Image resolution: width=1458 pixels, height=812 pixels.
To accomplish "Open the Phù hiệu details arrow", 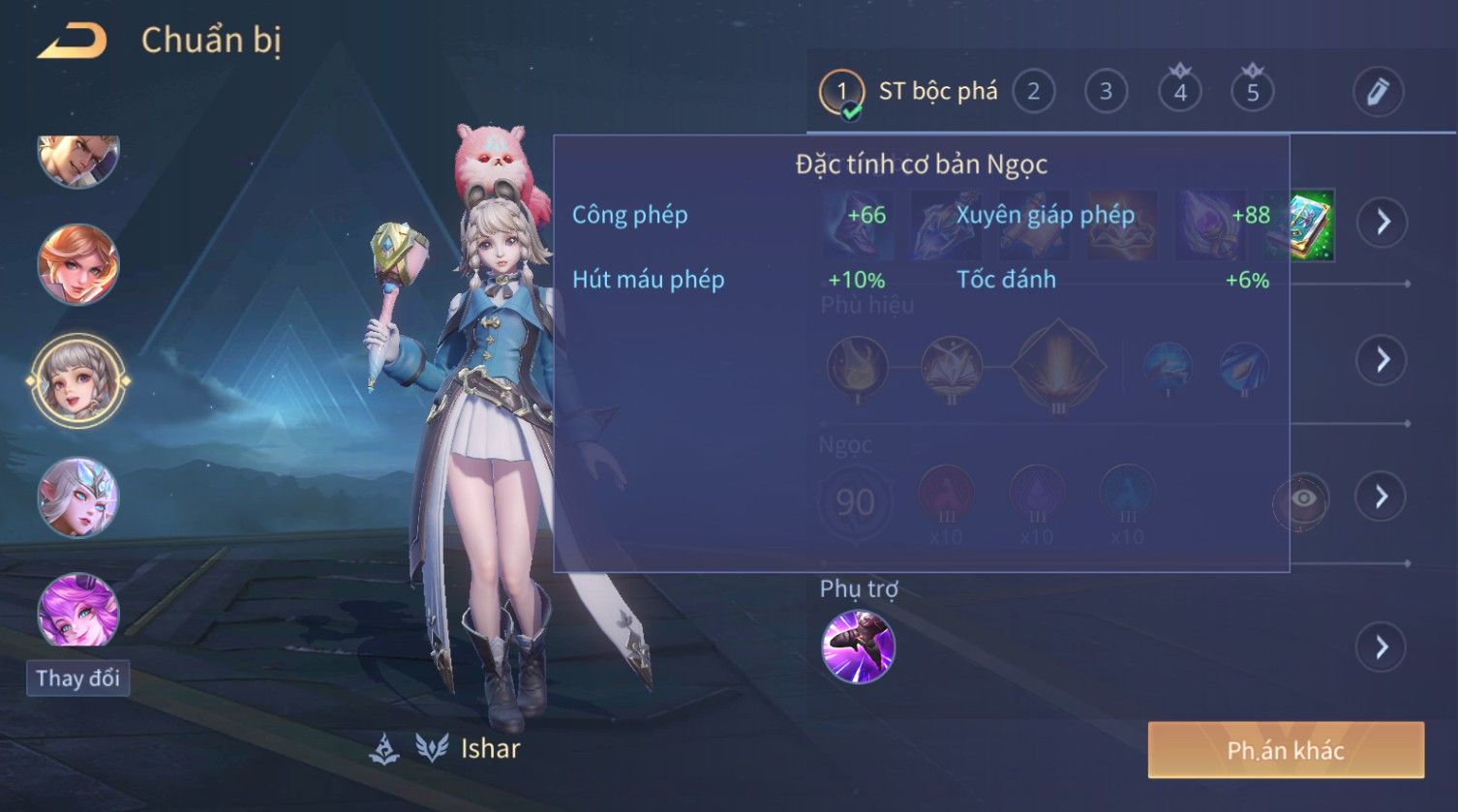I will click(1382, 360).
